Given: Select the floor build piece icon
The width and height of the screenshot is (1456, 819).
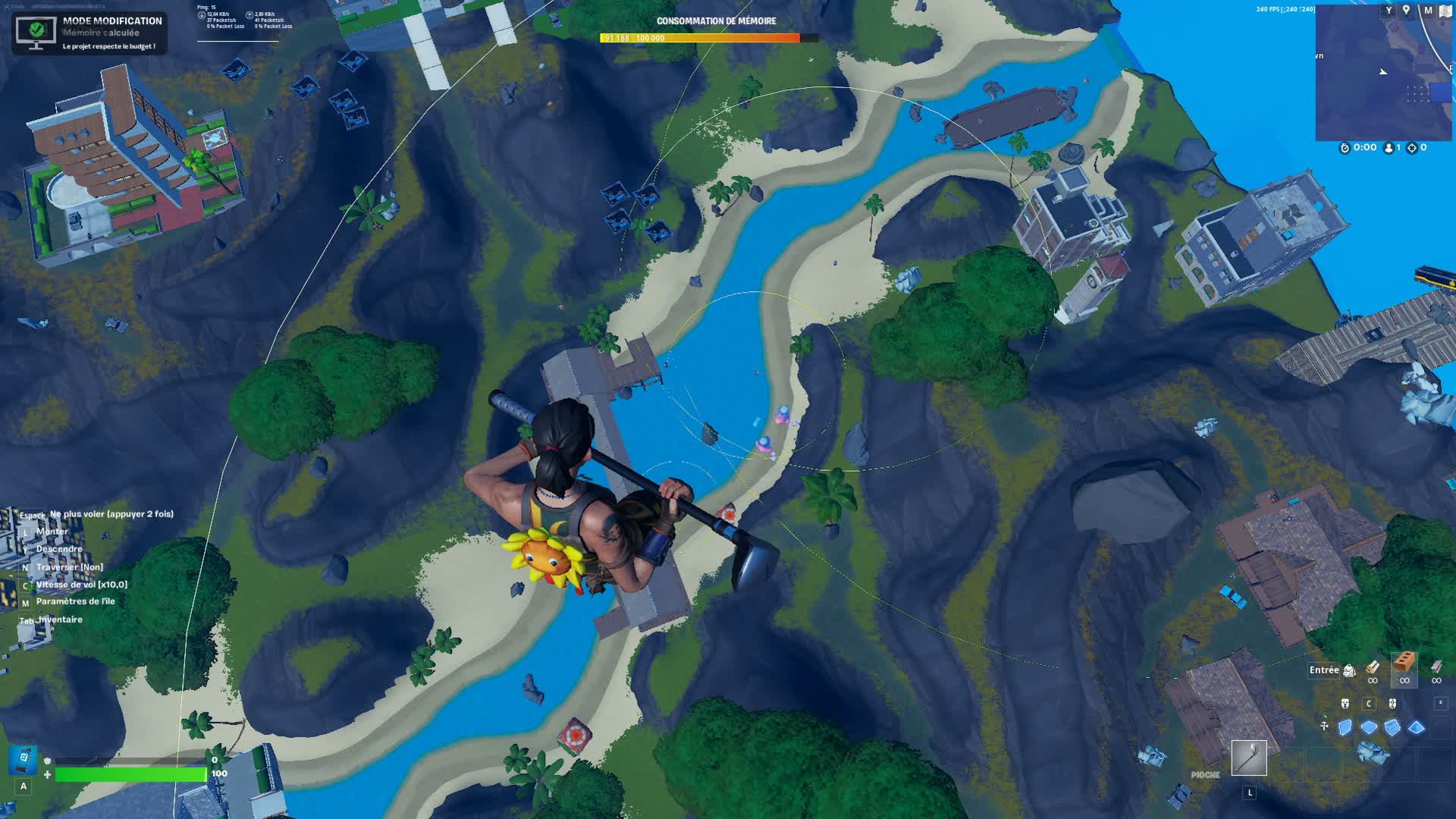Looking at the screenshot, I should [x=1369, y=727].
